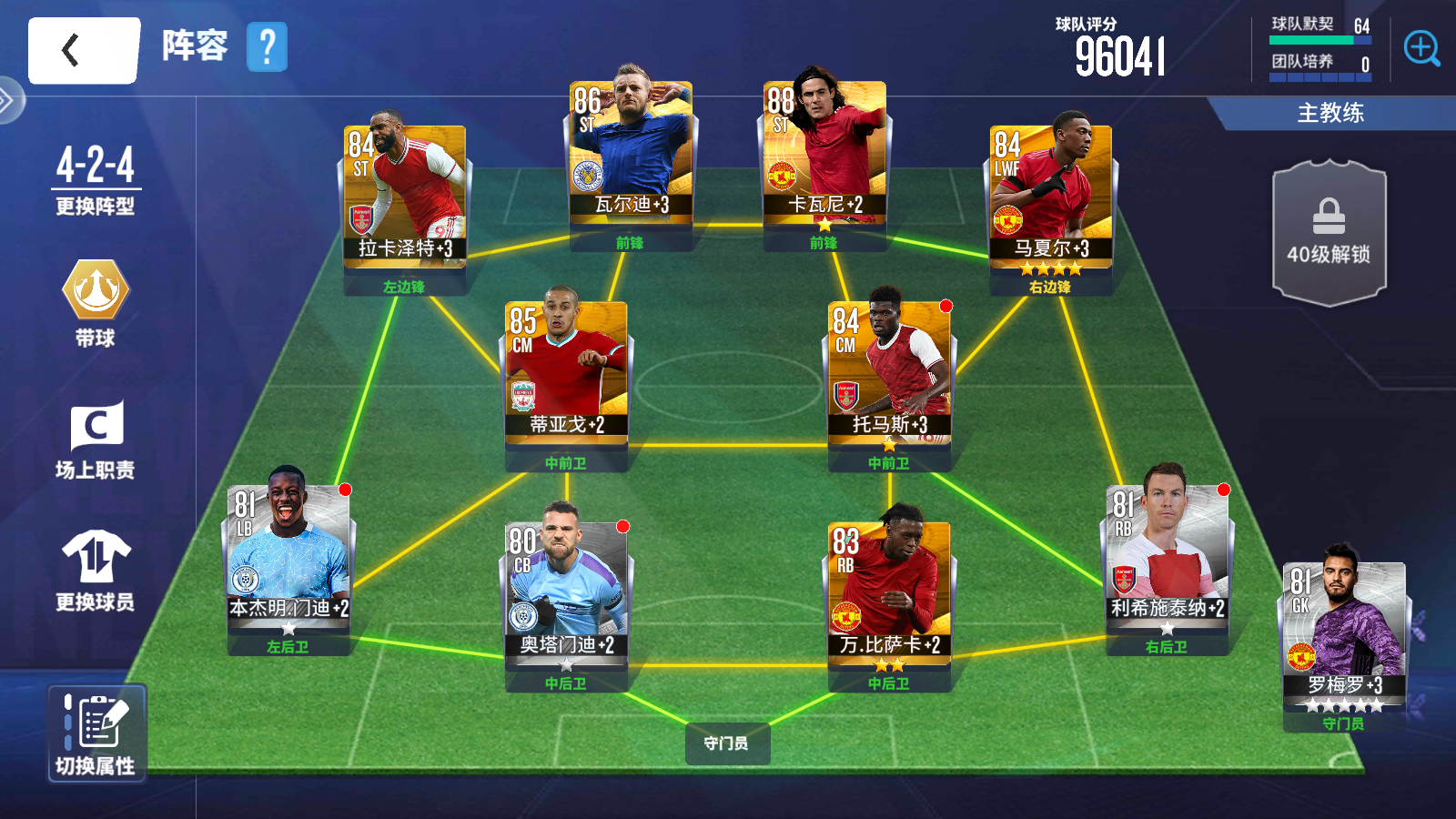
Task: Select the locked 40级解锁 coach slot
Action: click(1329, 233)
